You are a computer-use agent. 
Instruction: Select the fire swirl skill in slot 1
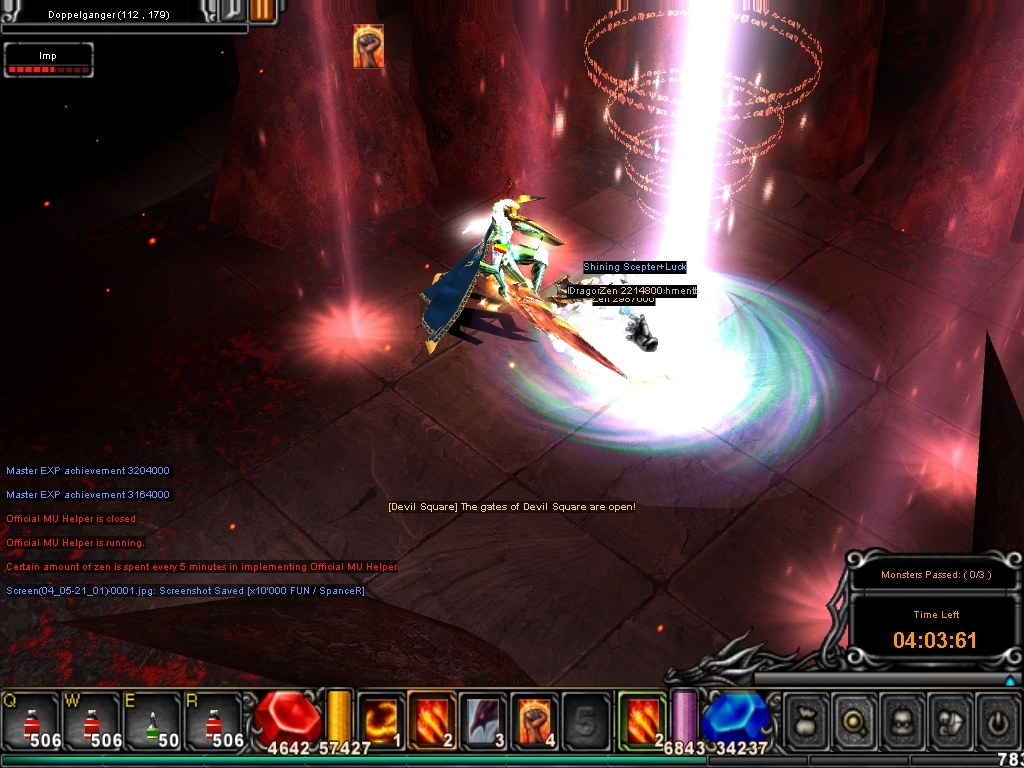(x=381, y=720)
